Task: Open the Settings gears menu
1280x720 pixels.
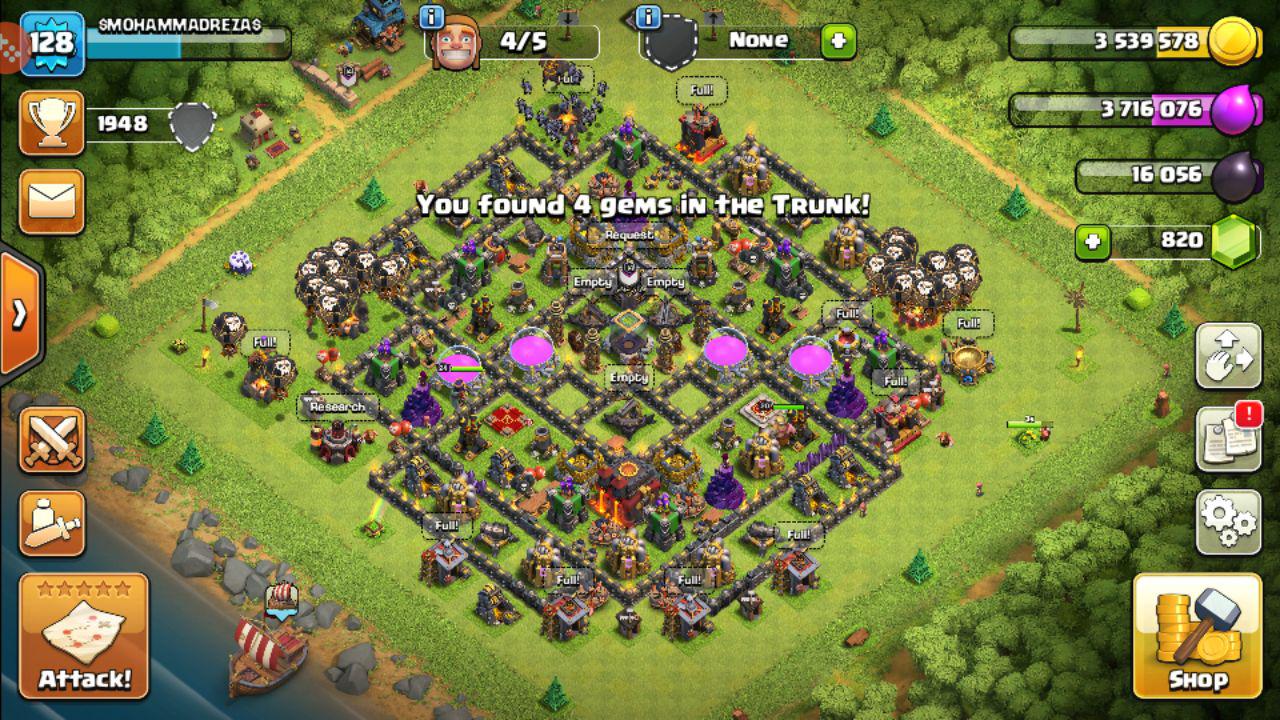Action: coord(1228,520)
